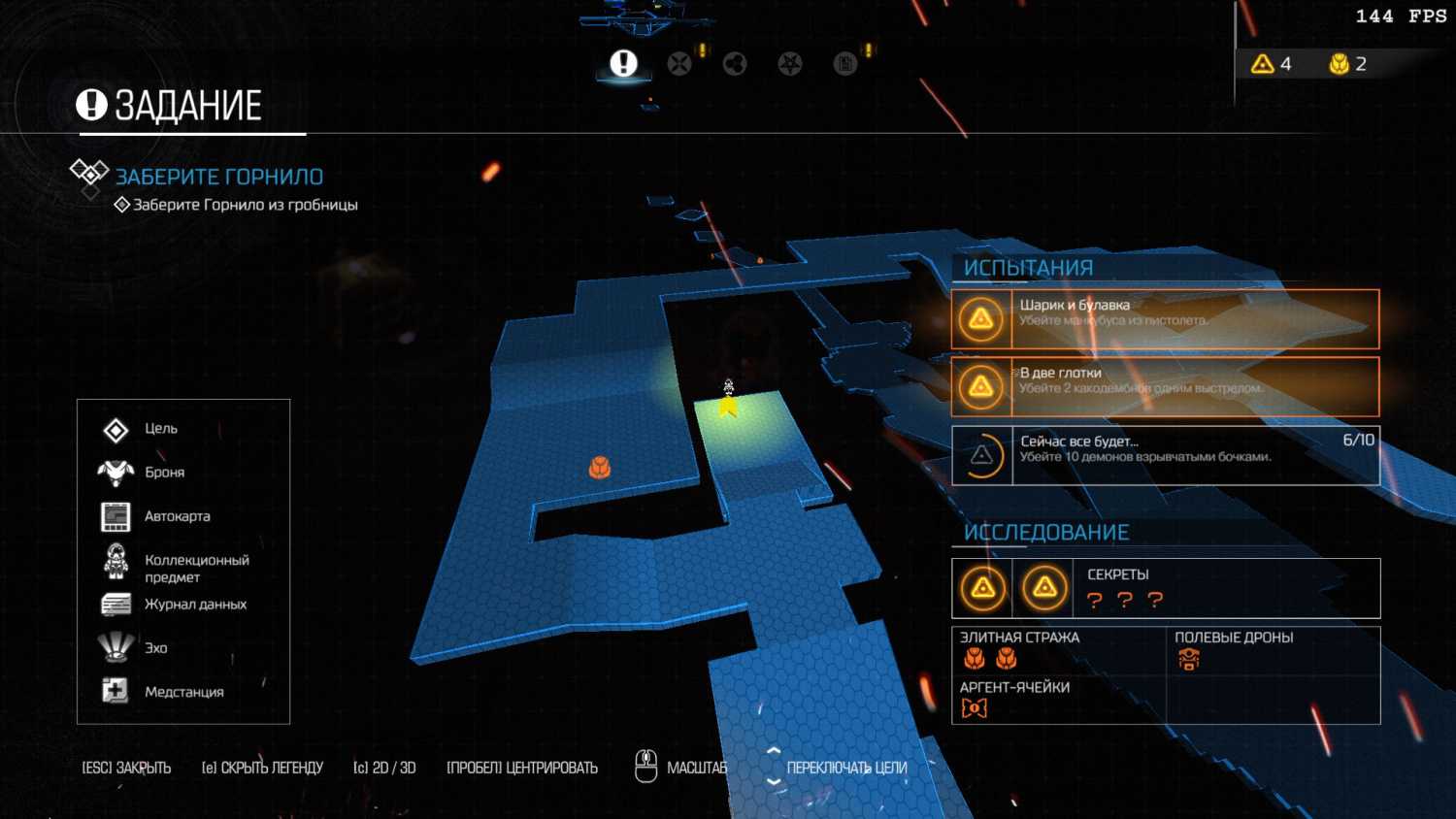Select the 'Сейчас все будет...' challenge

click(x=1165, y=455)
